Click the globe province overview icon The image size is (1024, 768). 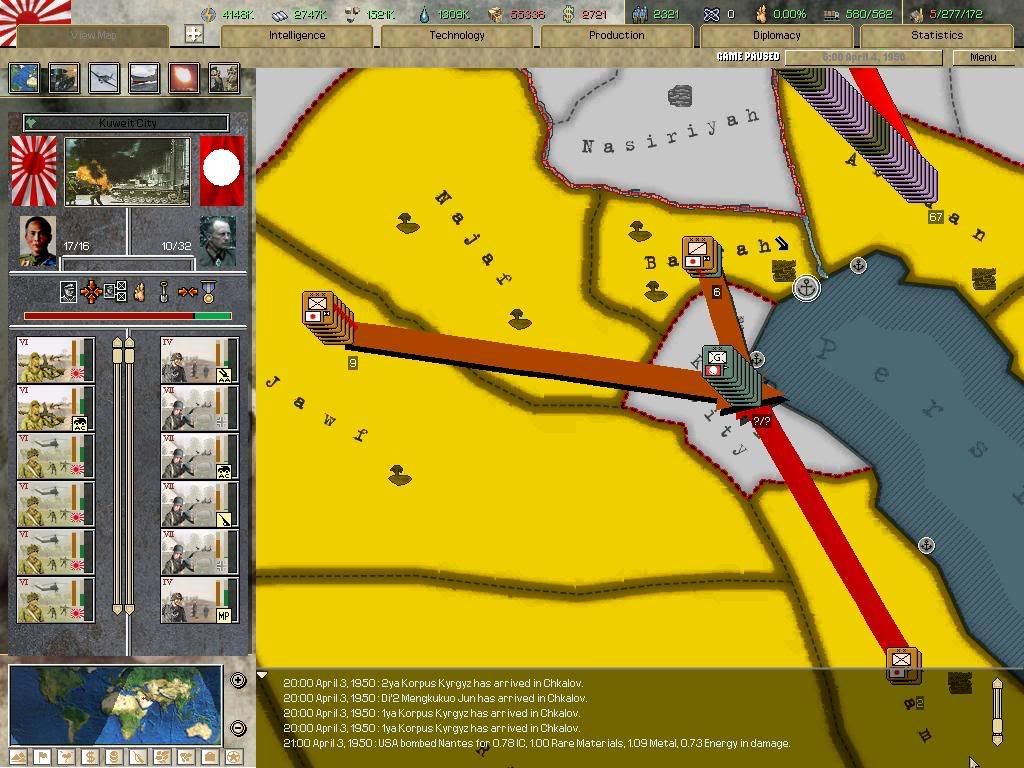[24, 78]
